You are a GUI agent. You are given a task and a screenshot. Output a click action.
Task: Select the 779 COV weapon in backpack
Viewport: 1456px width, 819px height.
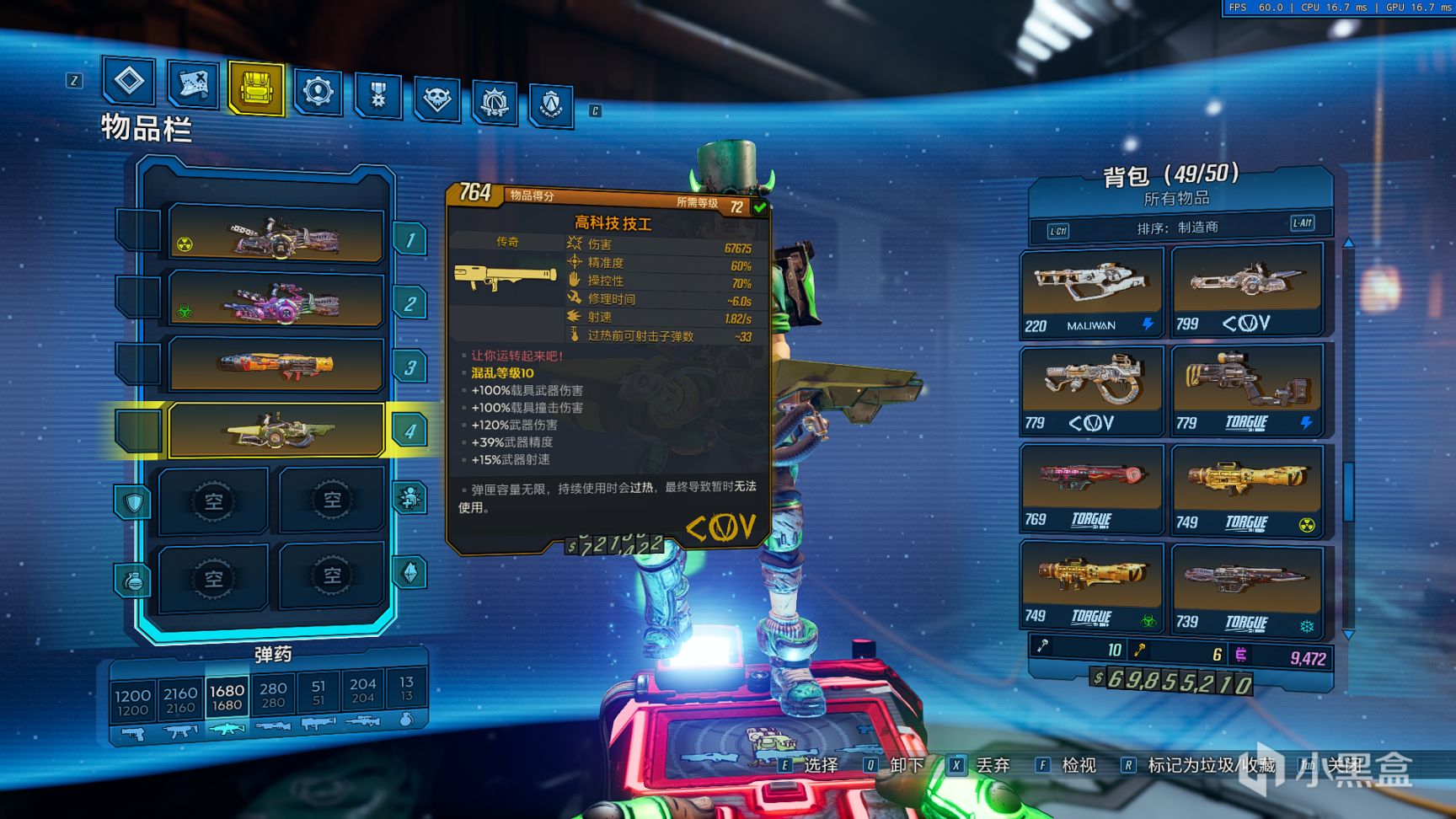coord(1092,389)
